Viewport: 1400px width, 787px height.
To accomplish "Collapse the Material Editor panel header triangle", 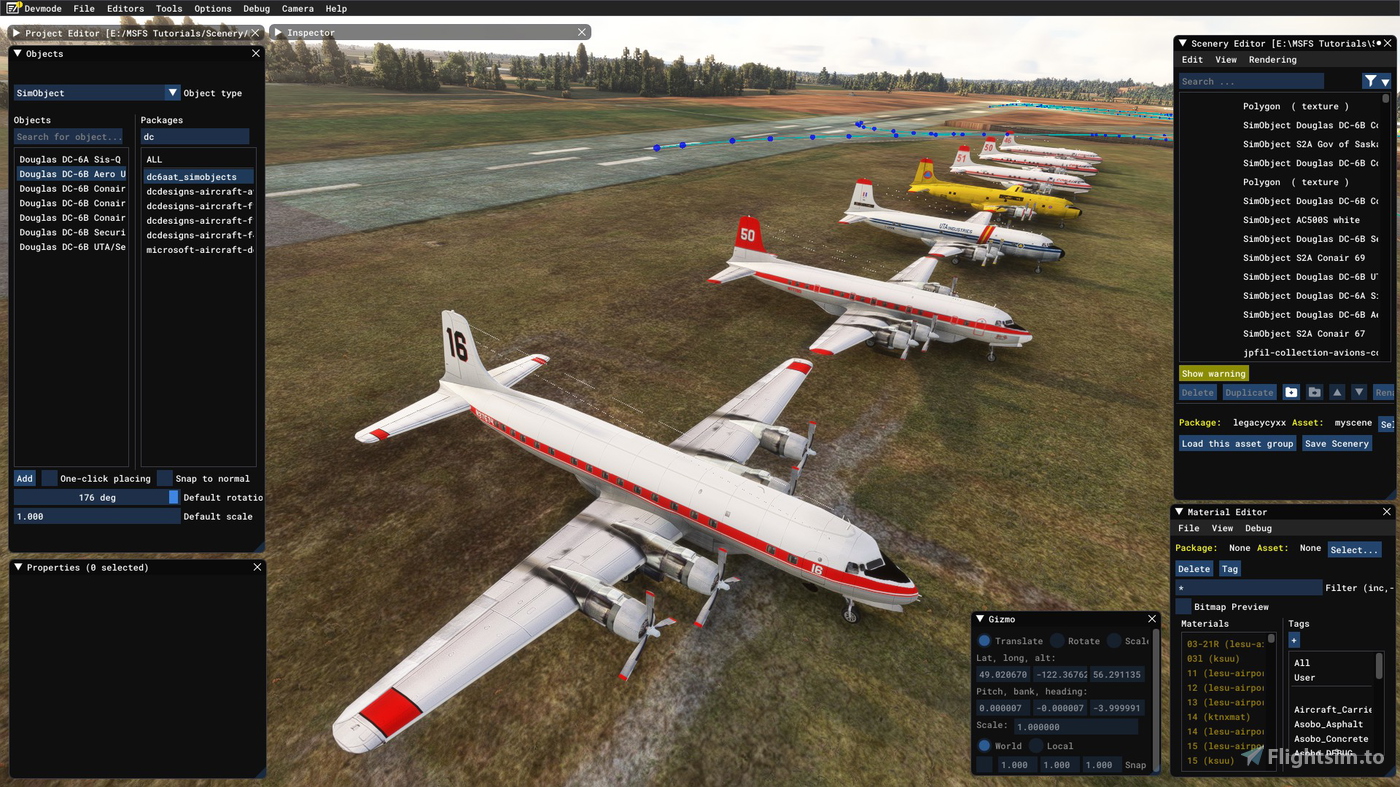I will (1178, 511).
